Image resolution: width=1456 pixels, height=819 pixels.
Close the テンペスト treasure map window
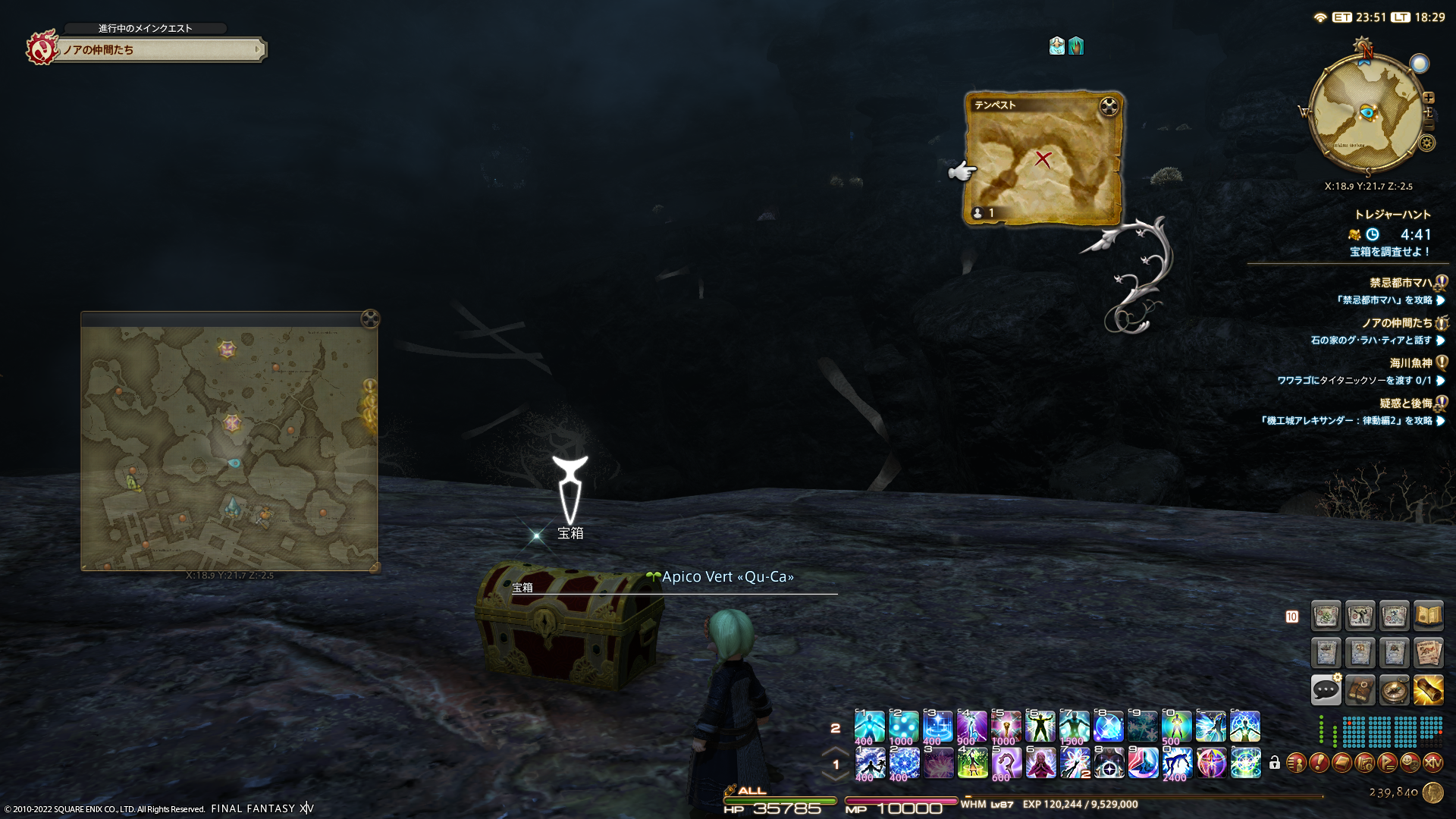(1109, 107)
